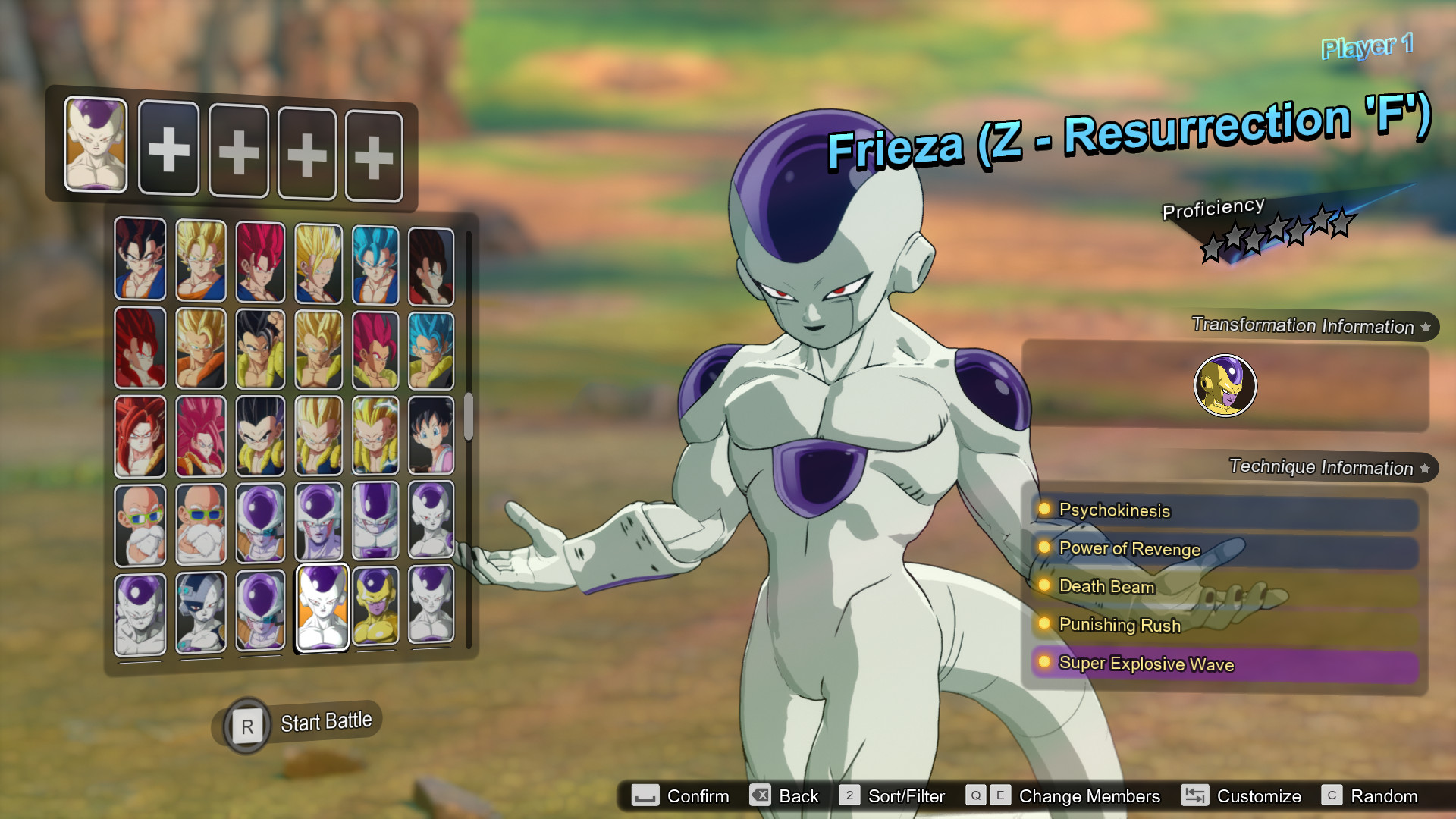This screenshot has height=819, width=1456.
Task: Choose the Random character option
Action: pyautogui.click(x=1370, y=796)
